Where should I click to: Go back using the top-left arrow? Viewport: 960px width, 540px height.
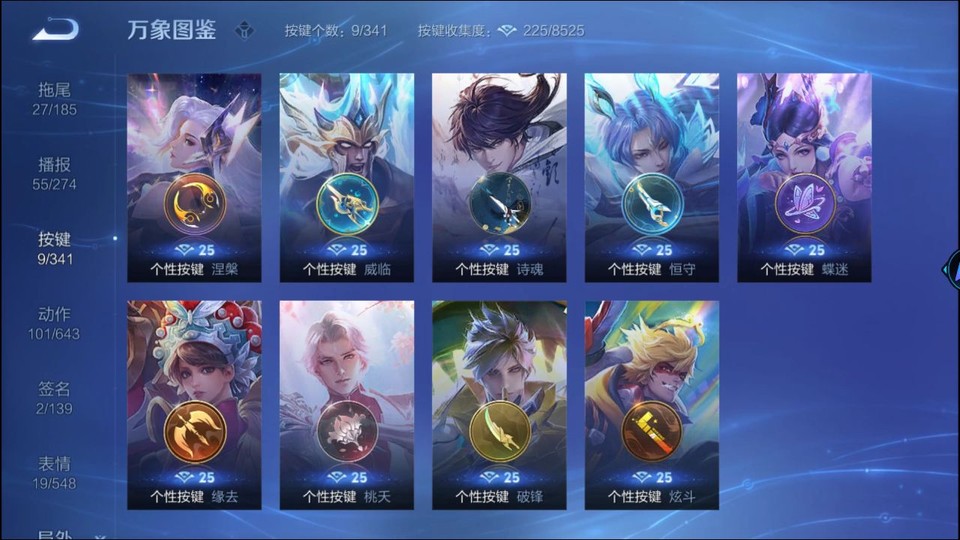pyautogui.click(x=55, y=30)
